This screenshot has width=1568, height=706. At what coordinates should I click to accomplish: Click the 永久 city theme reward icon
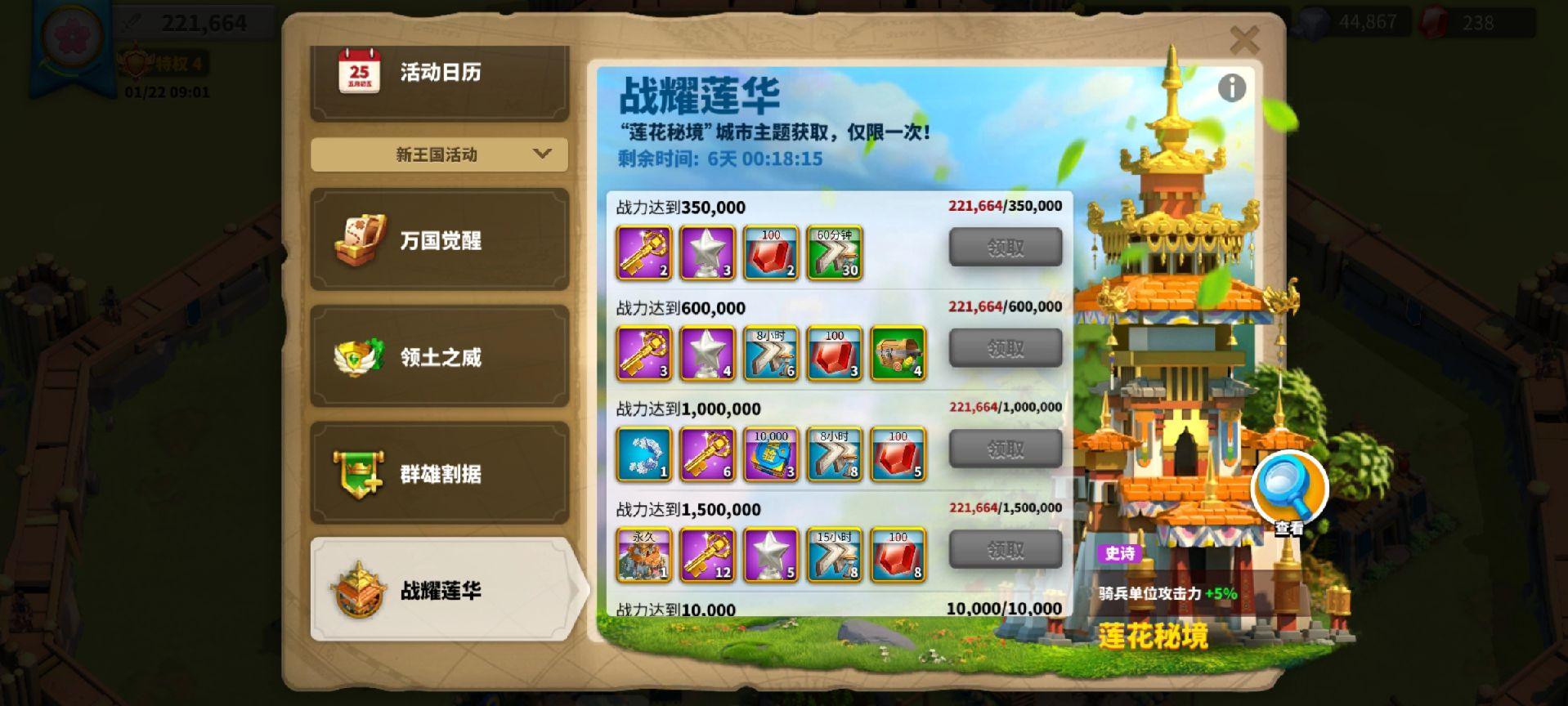coord(643,556)
